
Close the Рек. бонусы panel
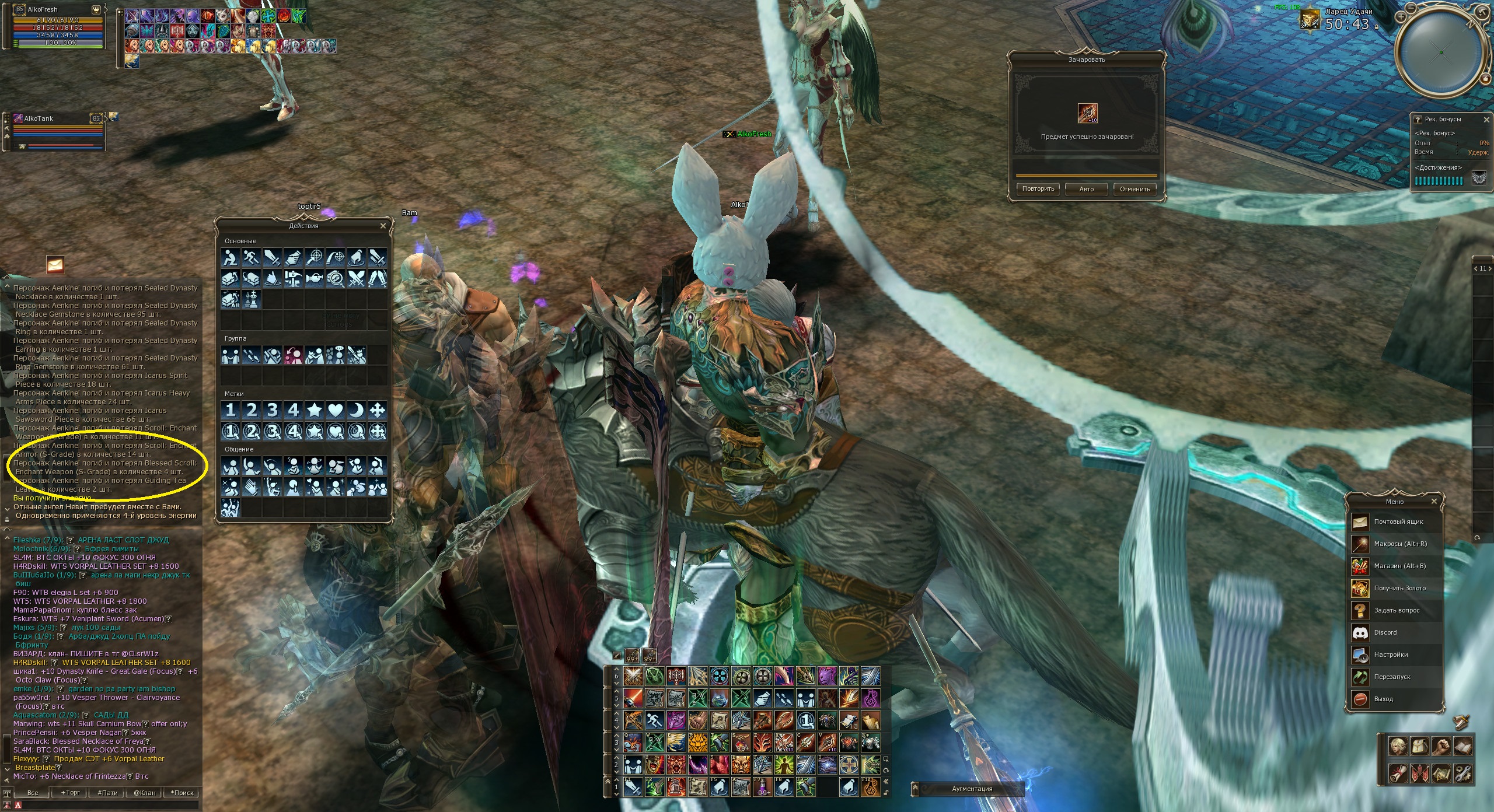point(1486,119)
